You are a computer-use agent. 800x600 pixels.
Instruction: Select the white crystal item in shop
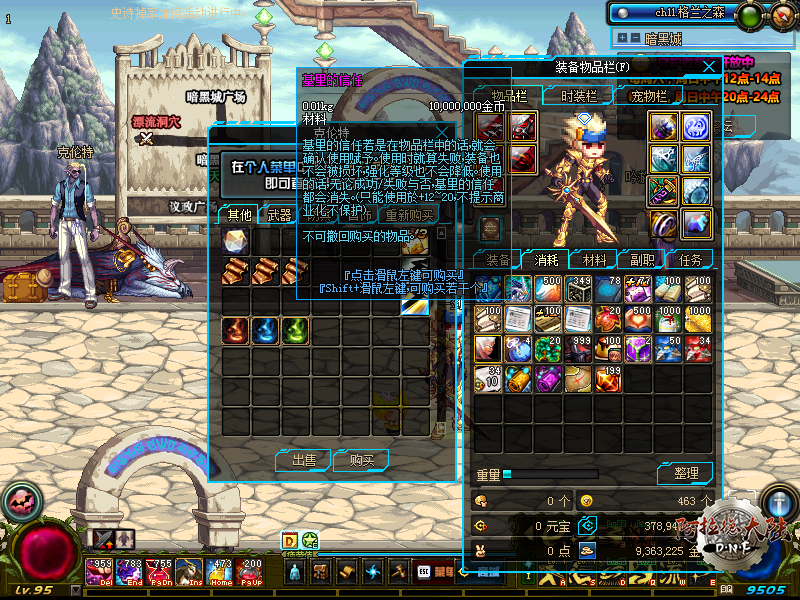point(236,241)
